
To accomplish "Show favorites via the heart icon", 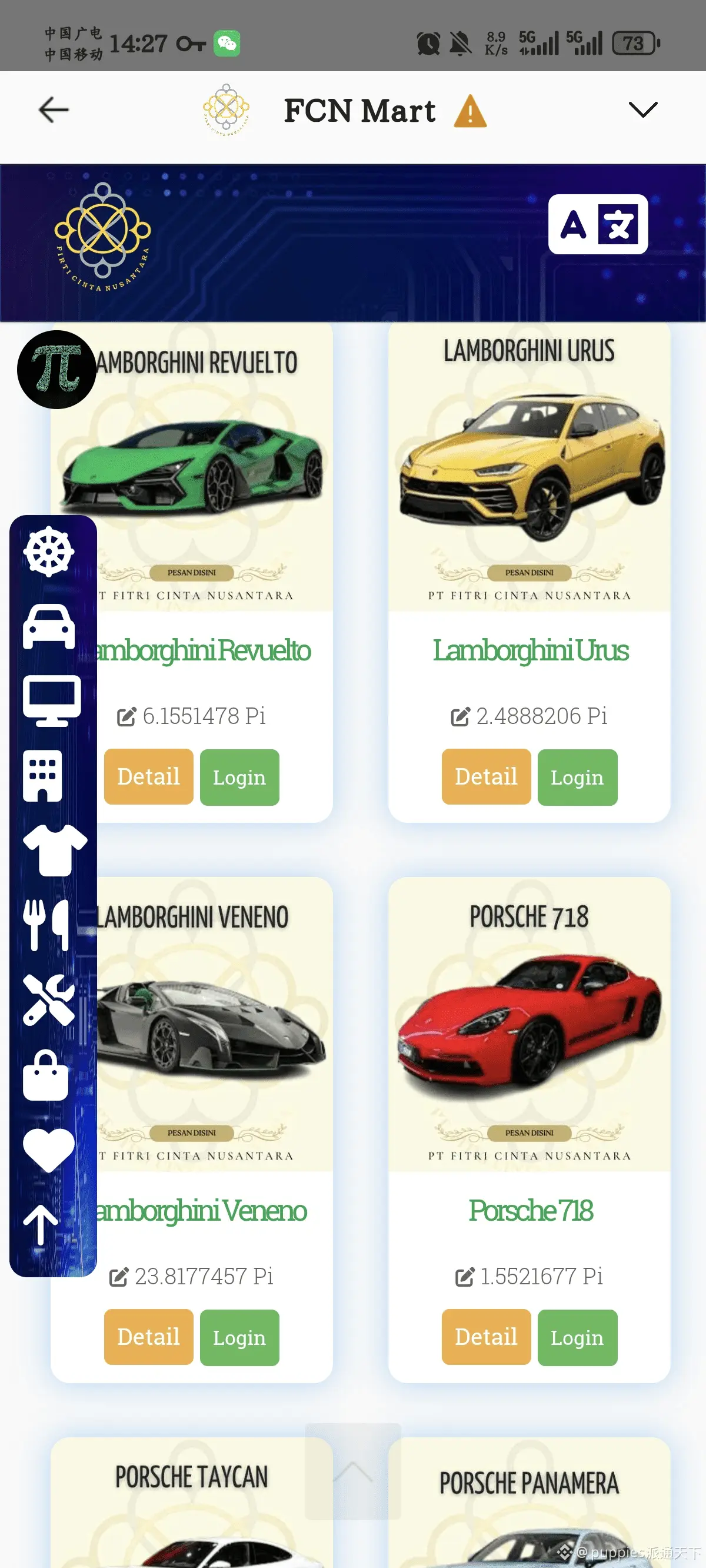I will tap(49, 1150).
